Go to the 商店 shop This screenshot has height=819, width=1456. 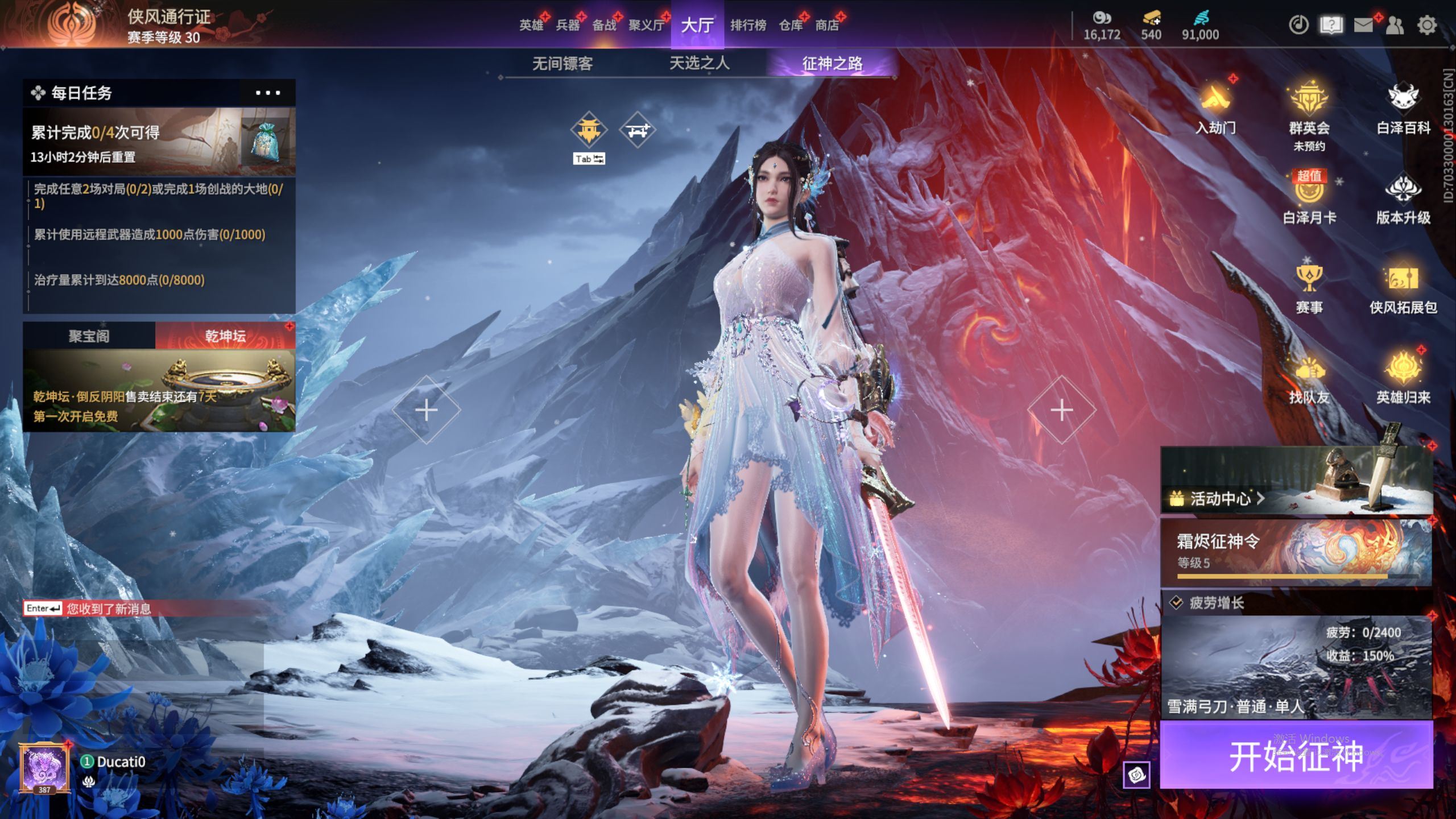827,25
